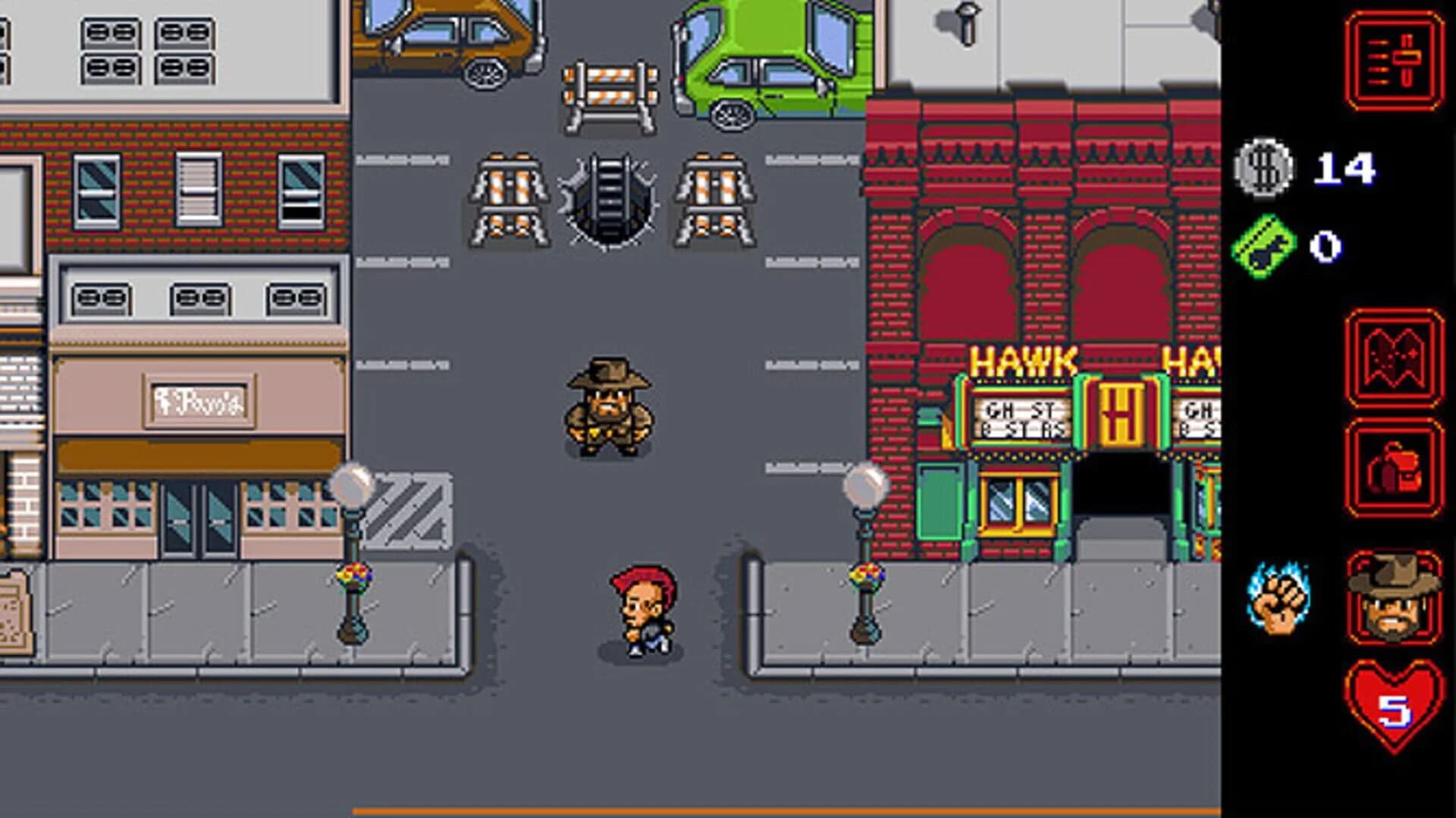Click the left orange caution barrier
Screen dimensions: 1456x818
point(507,197)
